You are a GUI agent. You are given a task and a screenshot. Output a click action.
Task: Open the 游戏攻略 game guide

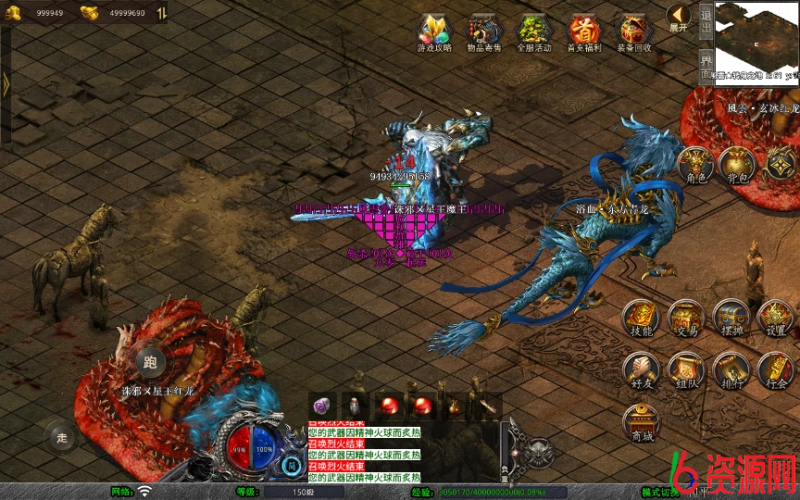click(x=435, y=30)
